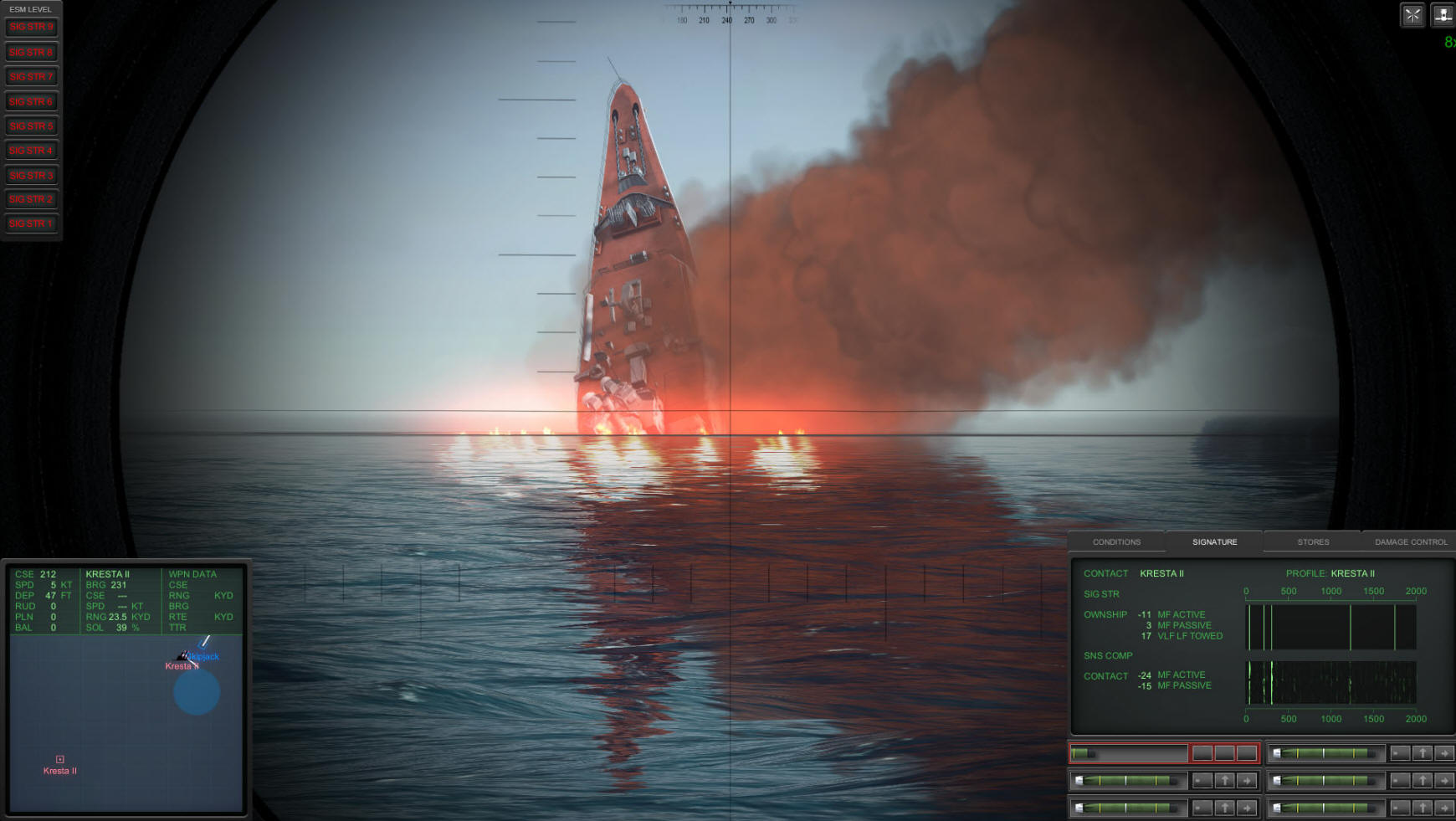Expand the WPN DATA section

191,574
